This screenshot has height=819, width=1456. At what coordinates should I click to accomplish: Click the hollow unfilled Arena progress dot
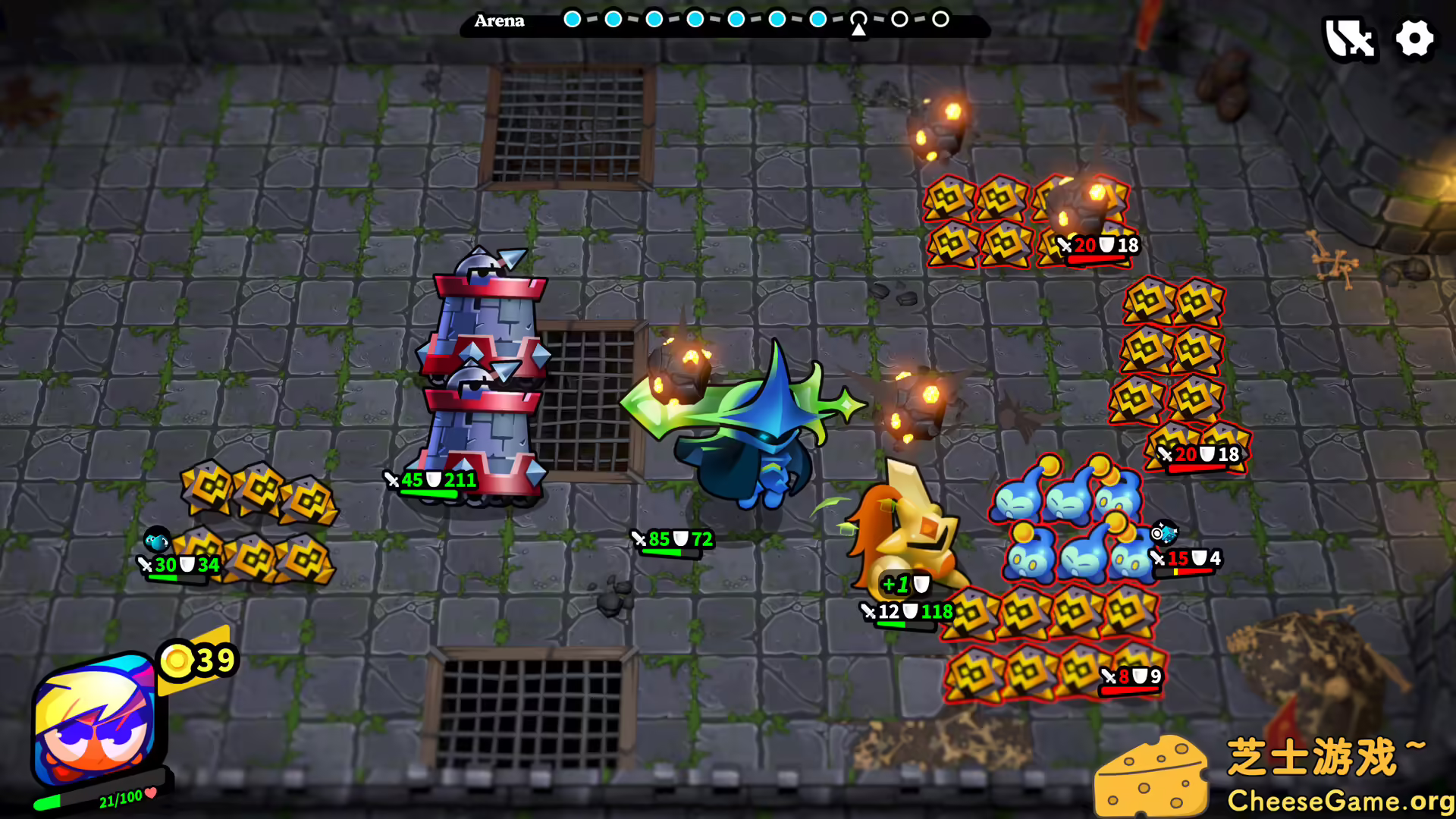[900, 20]
